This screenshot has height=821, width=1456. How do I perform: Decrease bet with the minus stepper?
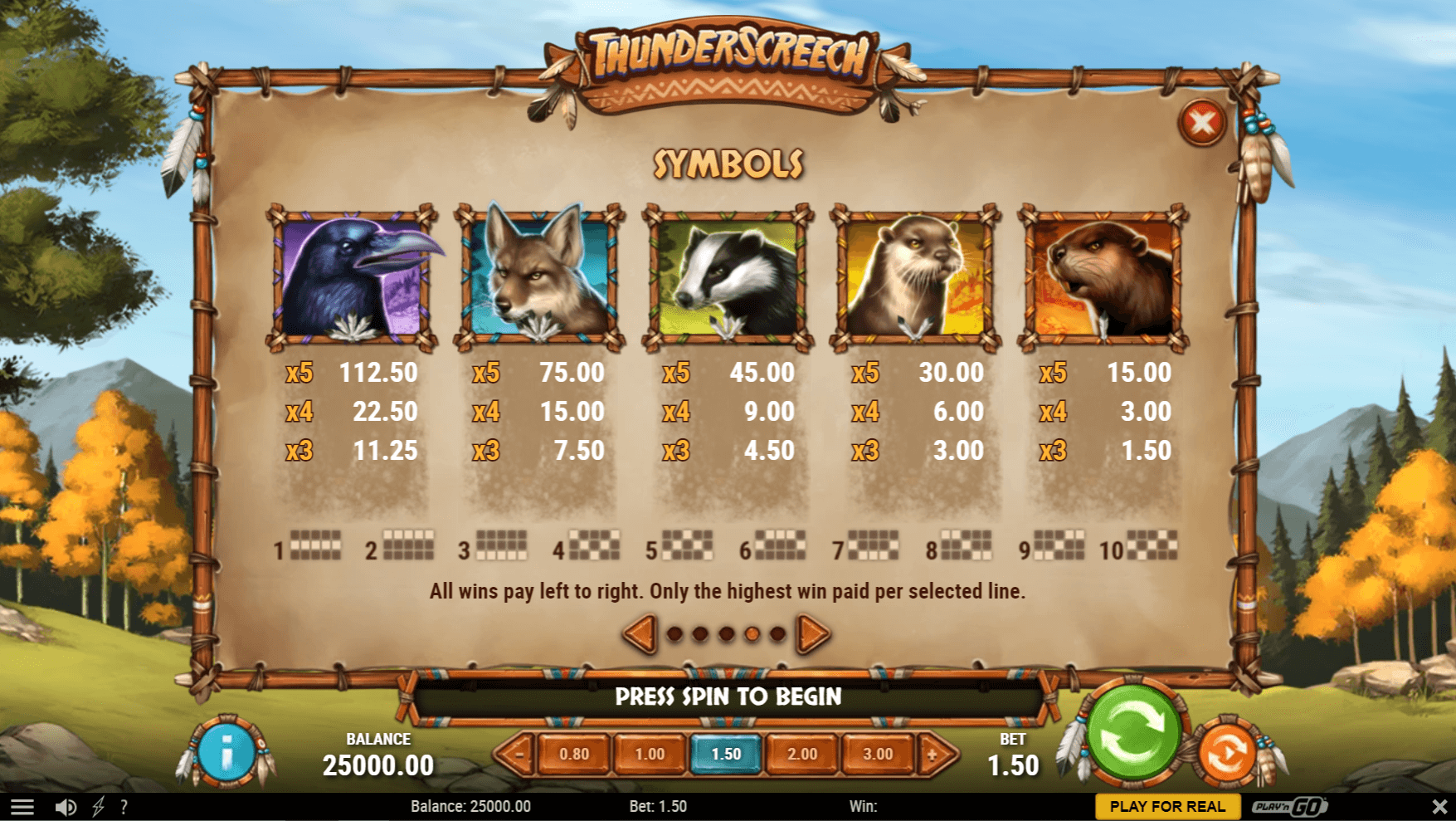pos(520,755)
